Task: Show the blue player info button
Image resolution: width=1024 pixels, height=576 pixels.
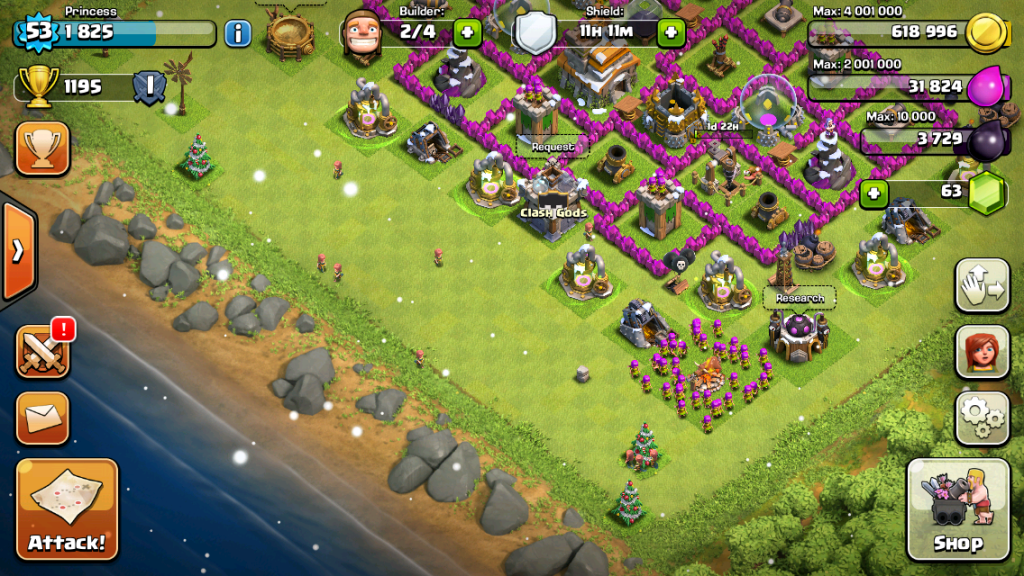Action: (238, 34)
